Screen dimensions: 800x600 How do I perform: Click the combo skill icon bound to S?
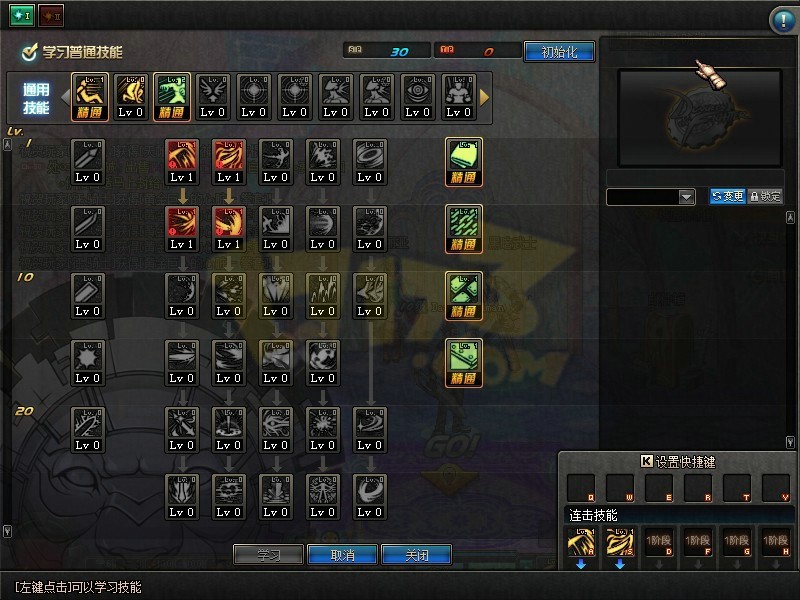pyautogui.click(x=620, y=546)
